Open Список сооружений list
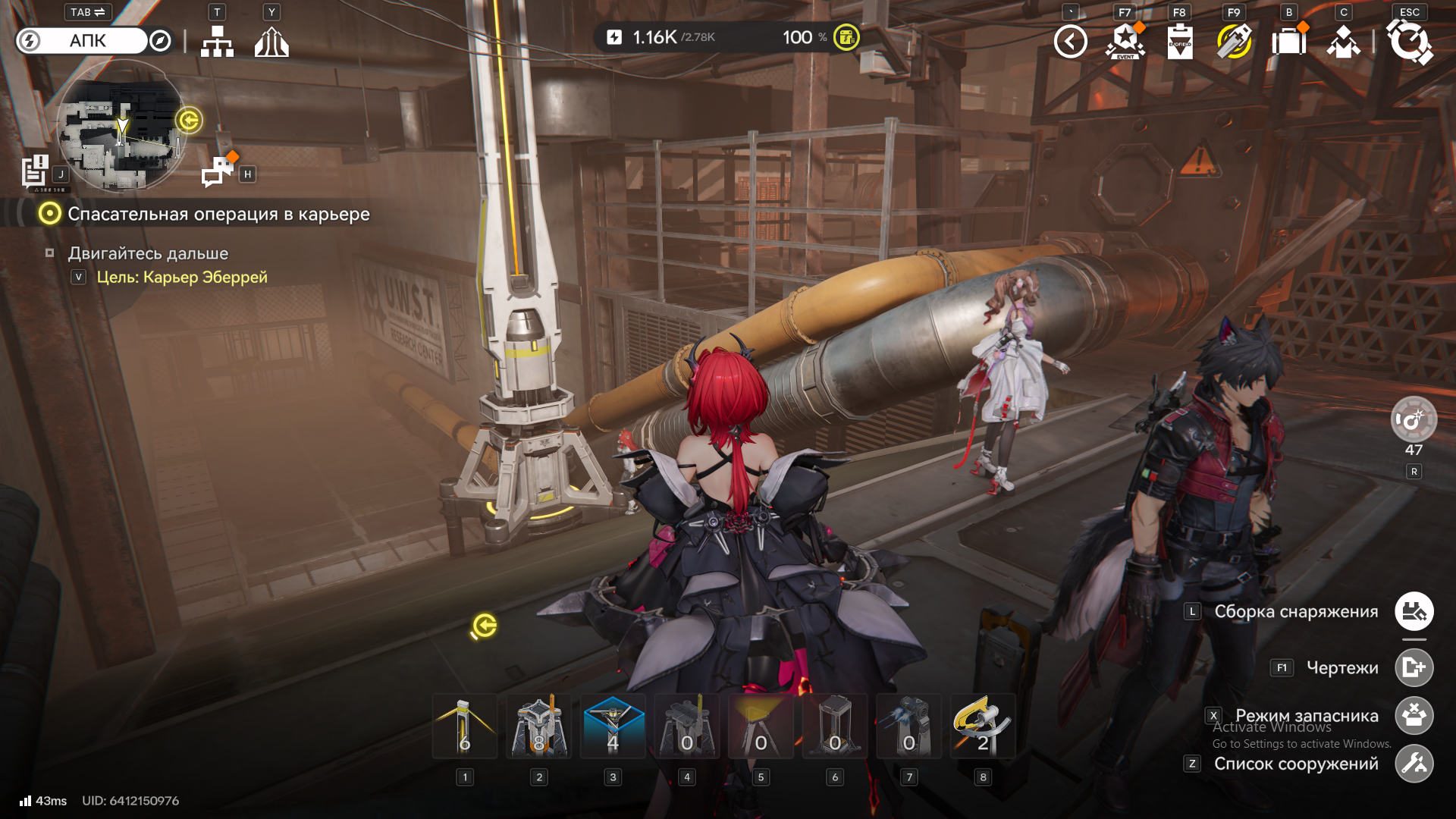This screenshot has width=1456, height=819. pyautogui.click(x=1414, y=764)
